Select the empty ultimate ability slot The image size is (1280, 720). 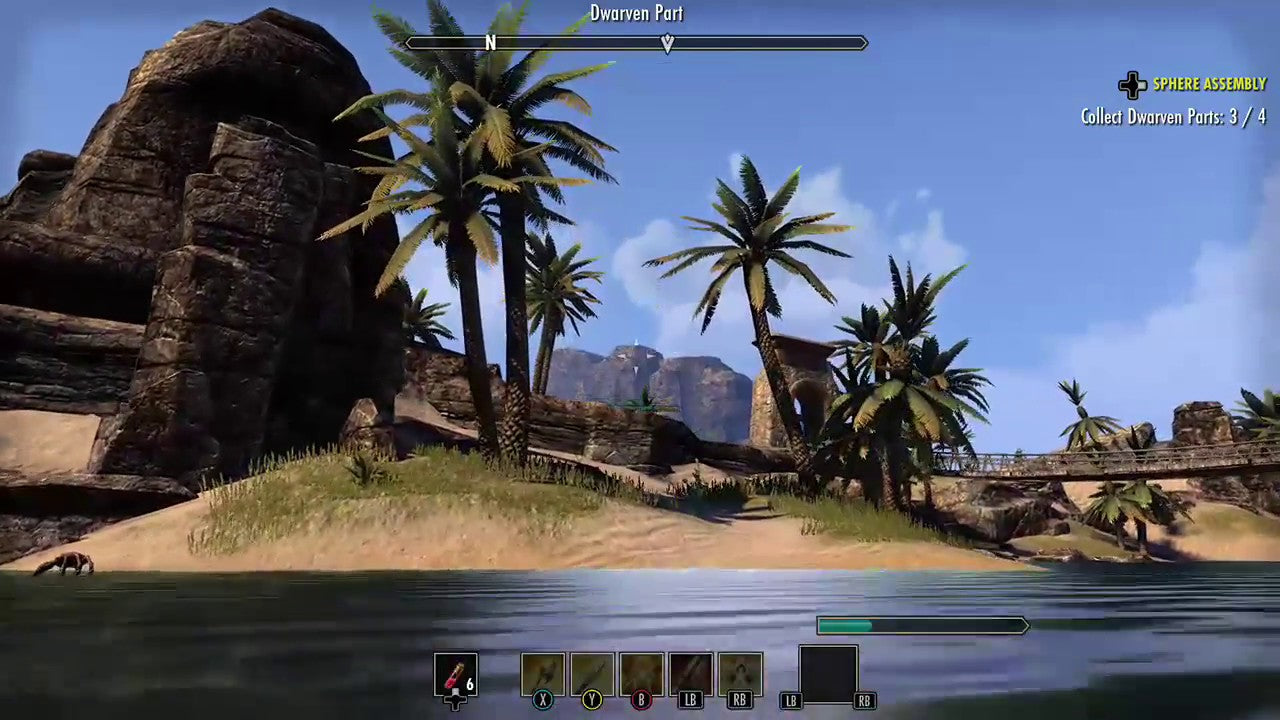tap(828, 674)
